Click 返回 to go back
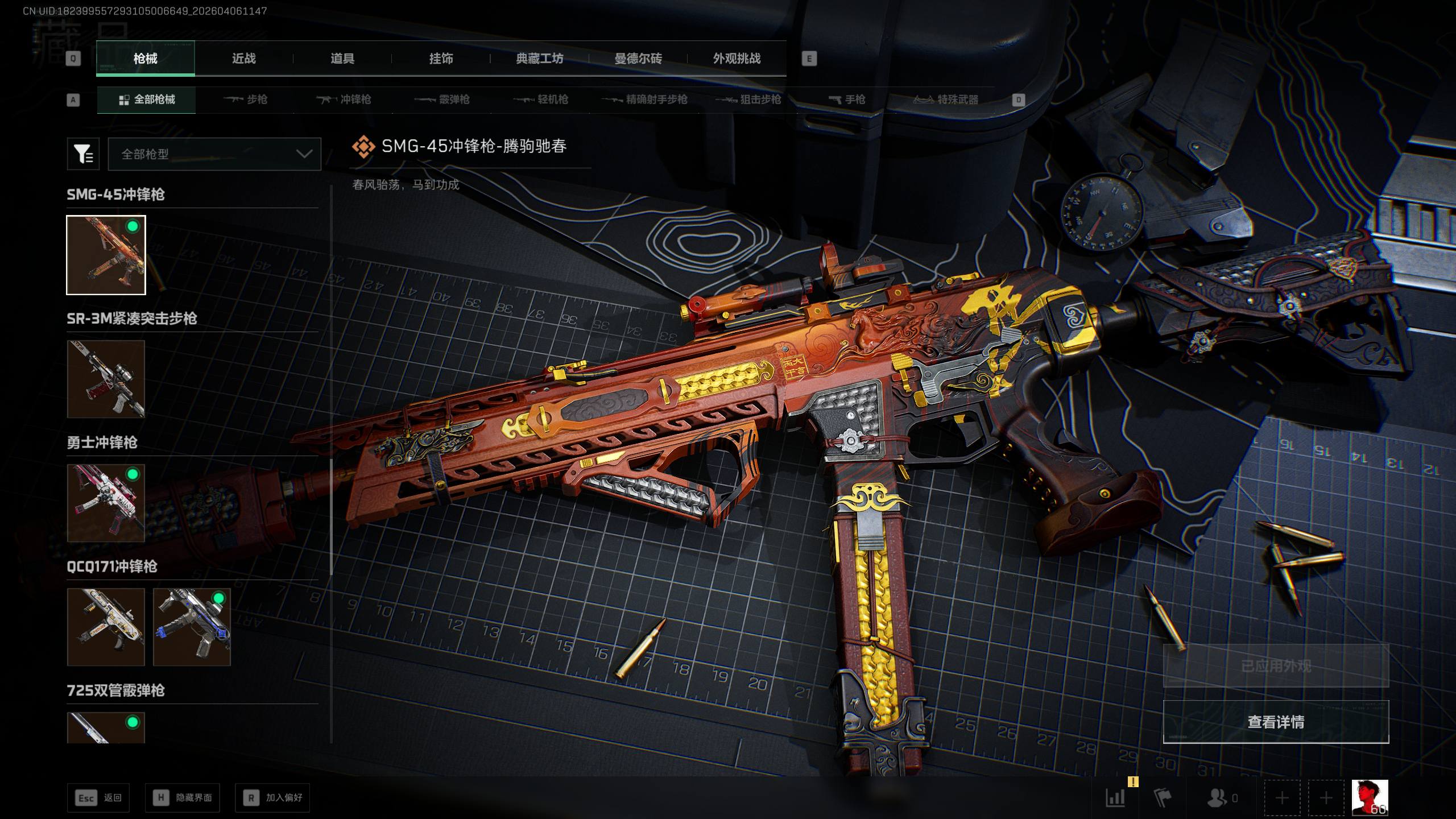Image resolution: width=1456 pixels, height=819 pixels. [x=98, y=798]
